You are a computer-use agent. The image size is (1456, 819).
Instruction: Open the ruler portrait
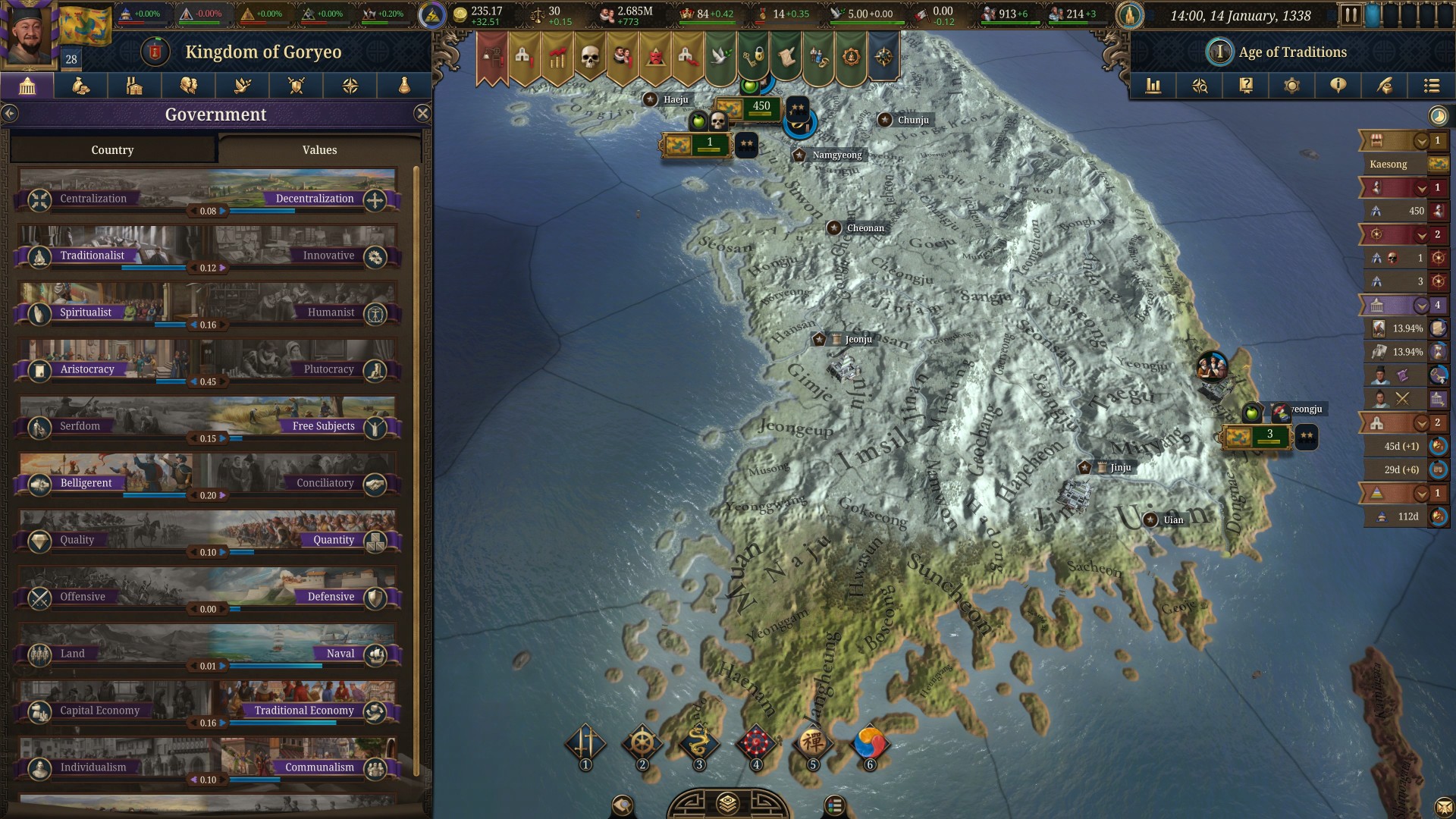coord(29,34)
